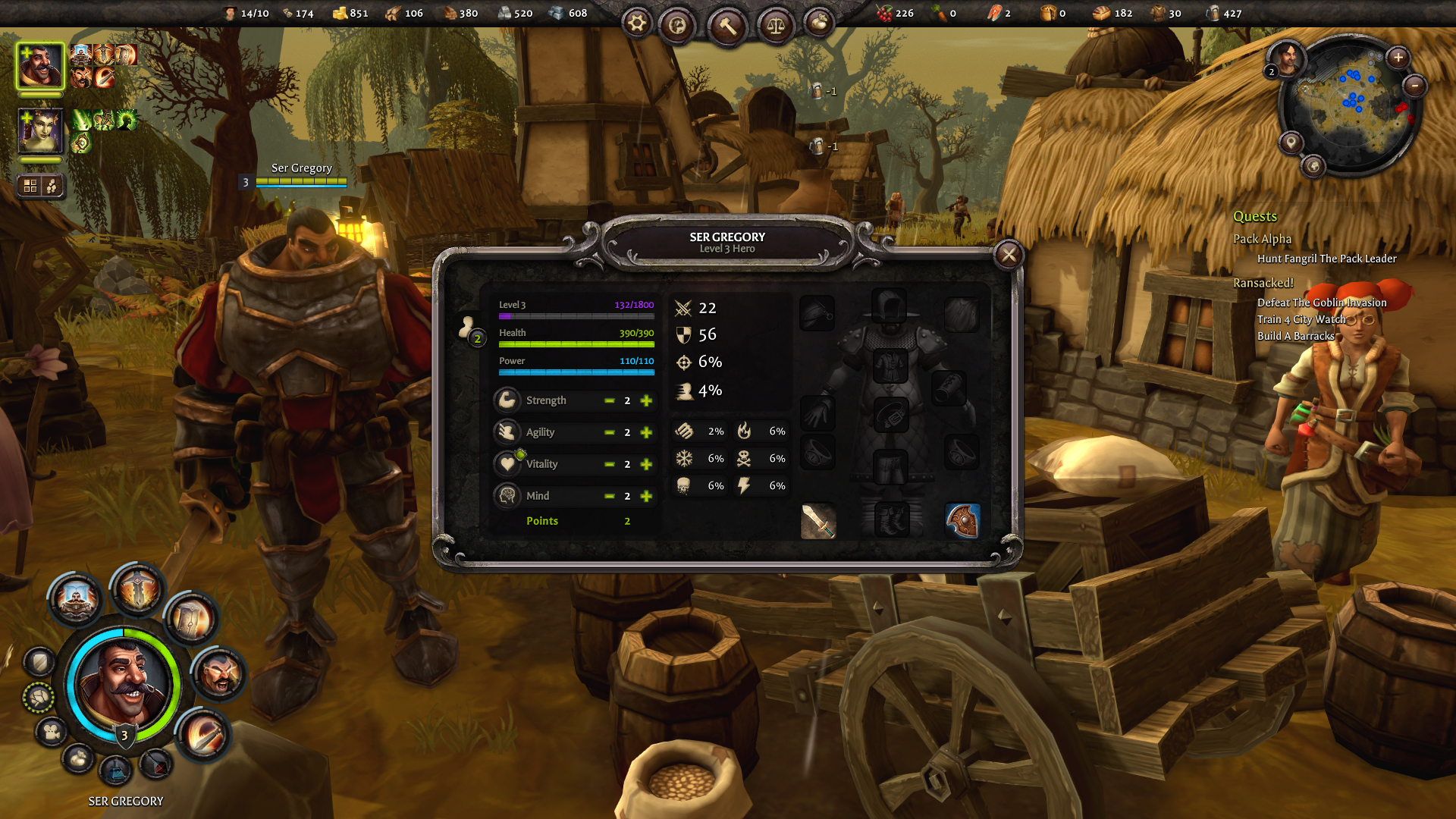1456x819 pixels.
Task: Zoom out the minimap
Action: [1414, 86]
